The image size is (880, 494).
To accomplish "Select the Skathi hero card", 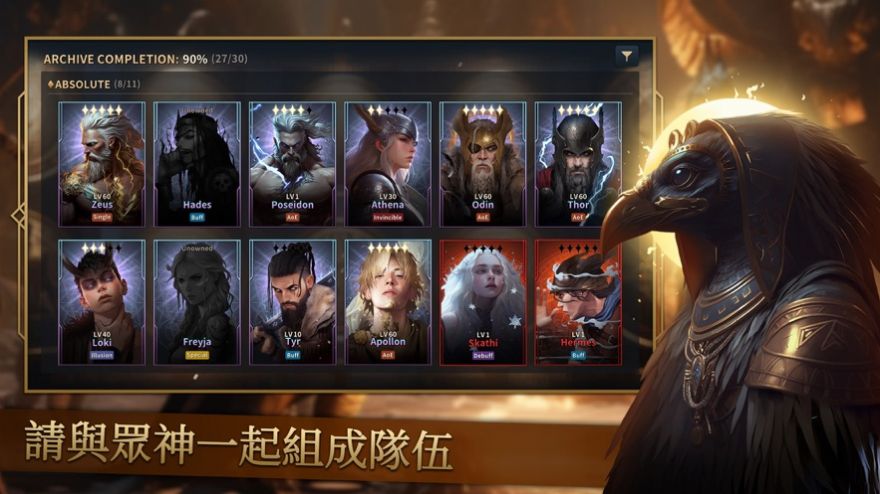I will pos(483,301).
